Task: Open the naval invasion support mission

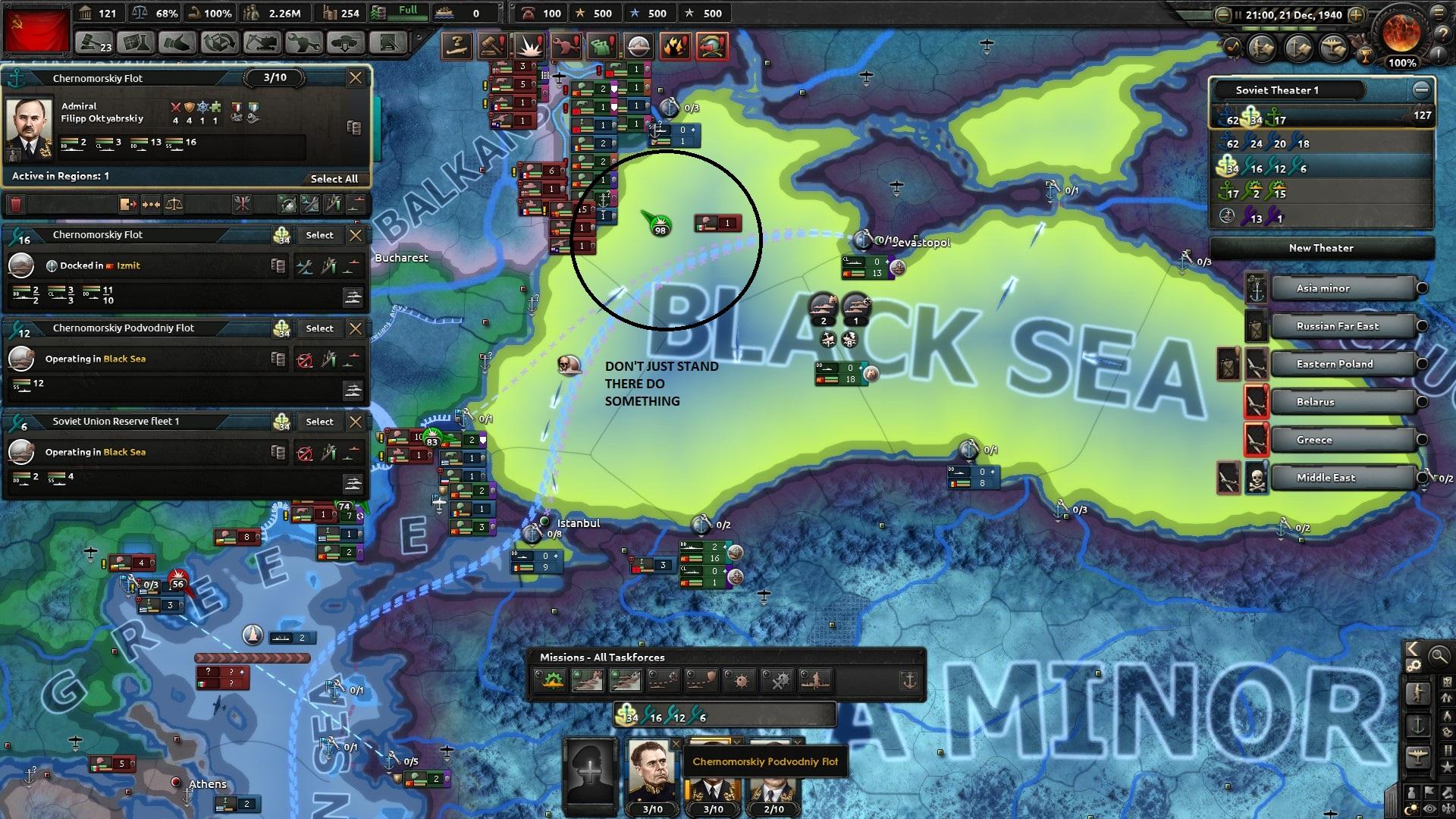Action: click(x=817, y=680)
